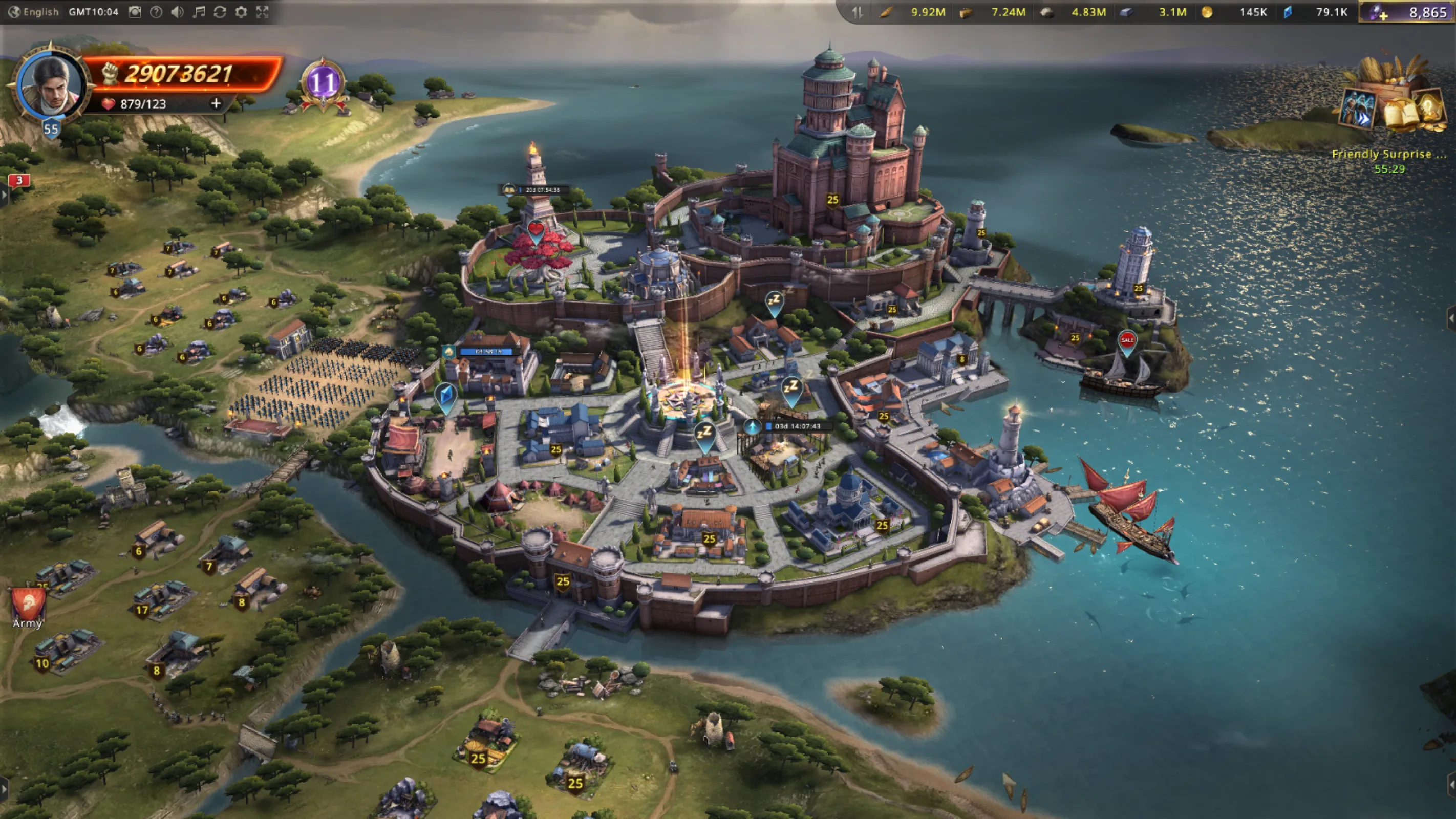Screen dimensions: 1456x819
Task: Open help via the question mark icon
Action: [156, 12]
